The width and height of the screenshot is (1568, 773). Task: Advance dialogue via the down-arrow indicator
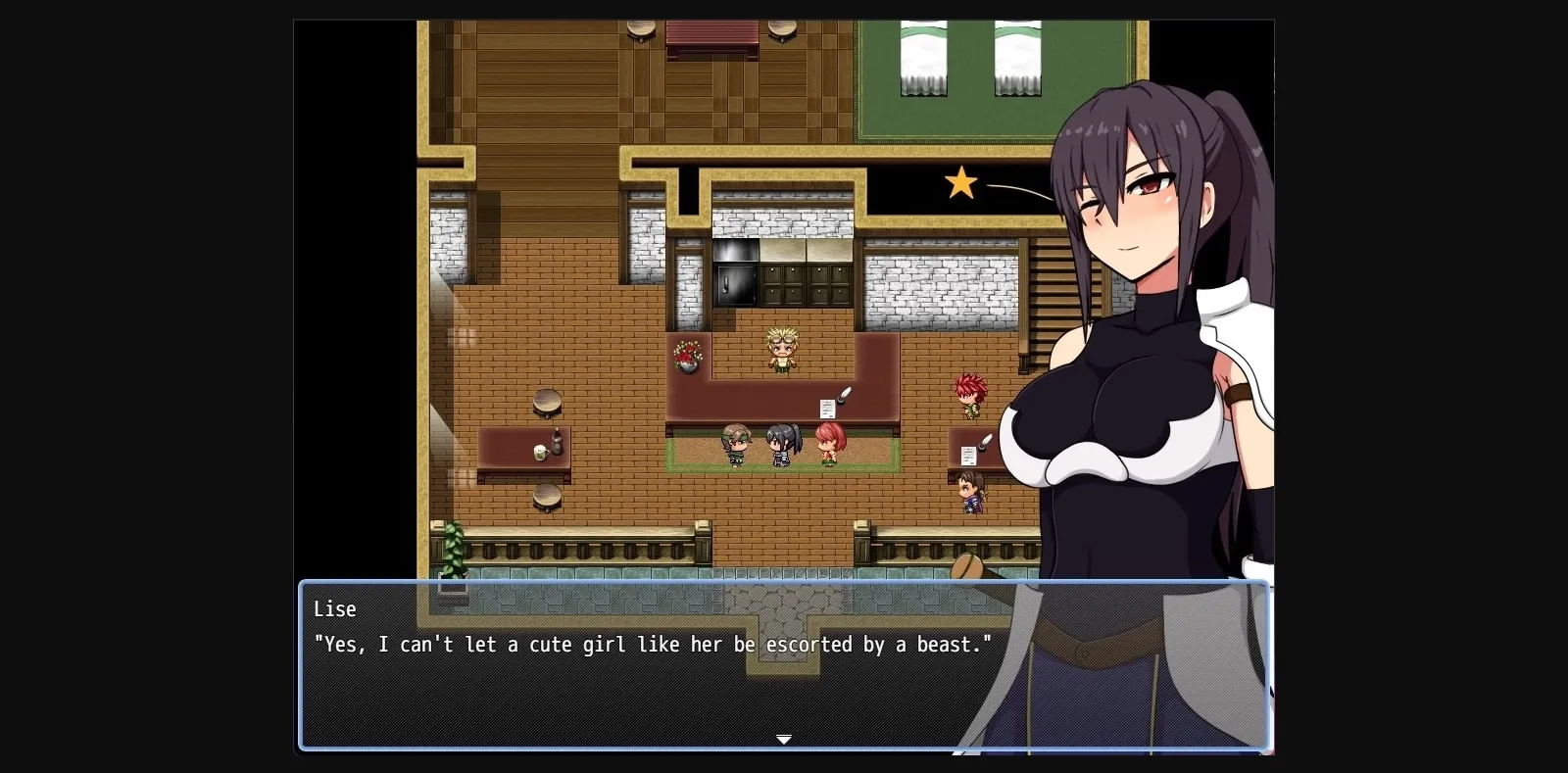click(x=784, y=739)
